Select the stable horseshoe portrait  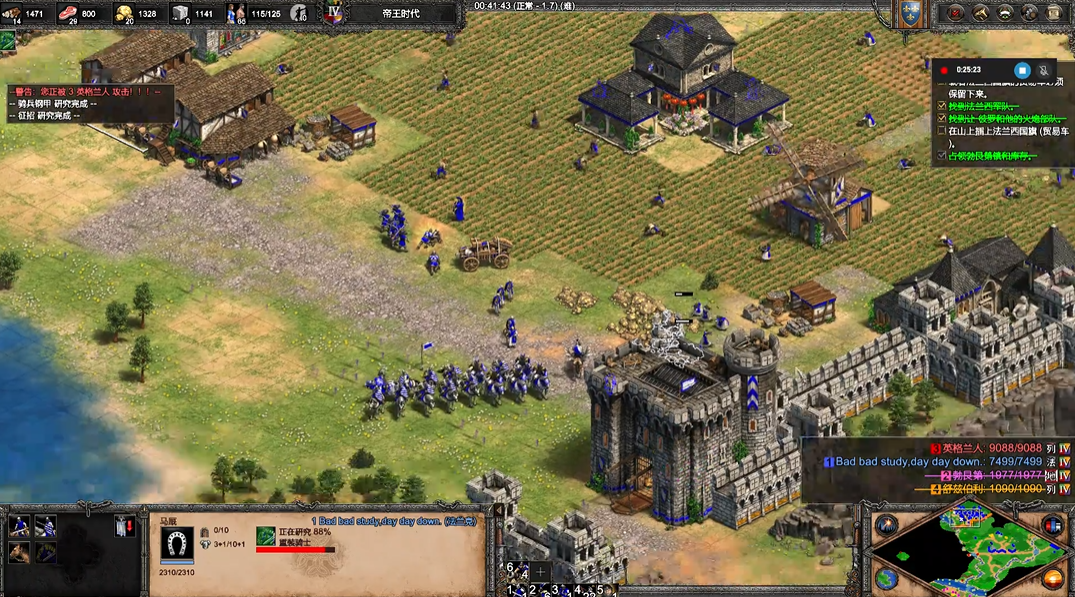[177, 545]
